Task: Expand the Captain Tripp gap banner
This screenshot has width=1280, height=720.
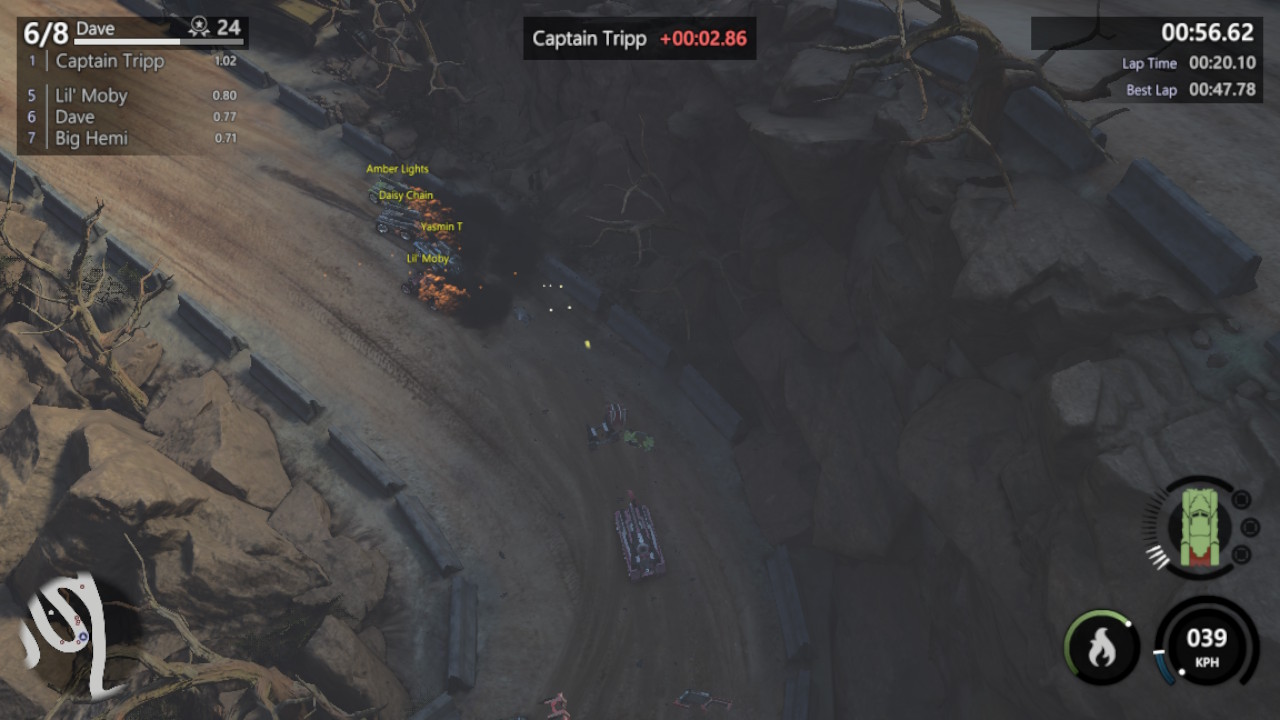Action: pyautogui.click(x=639, y=39)
